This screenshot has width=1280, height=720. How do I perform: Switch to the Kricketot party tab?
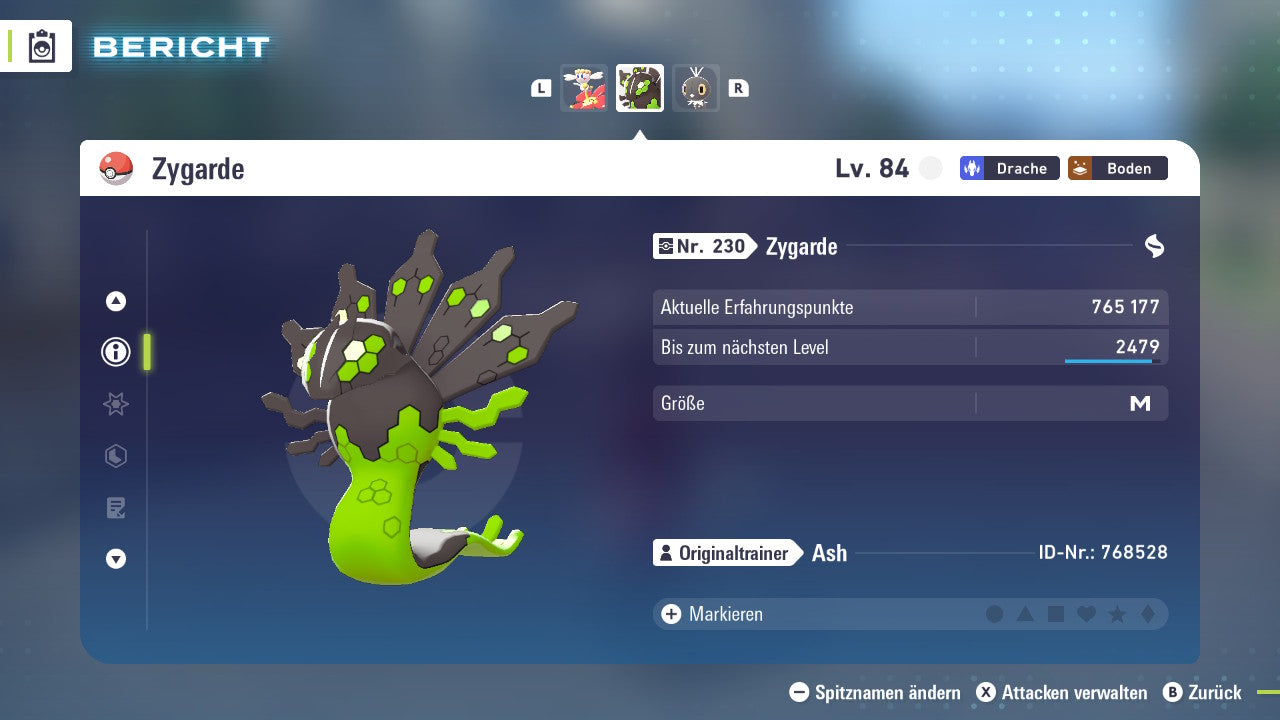(696, 88)
